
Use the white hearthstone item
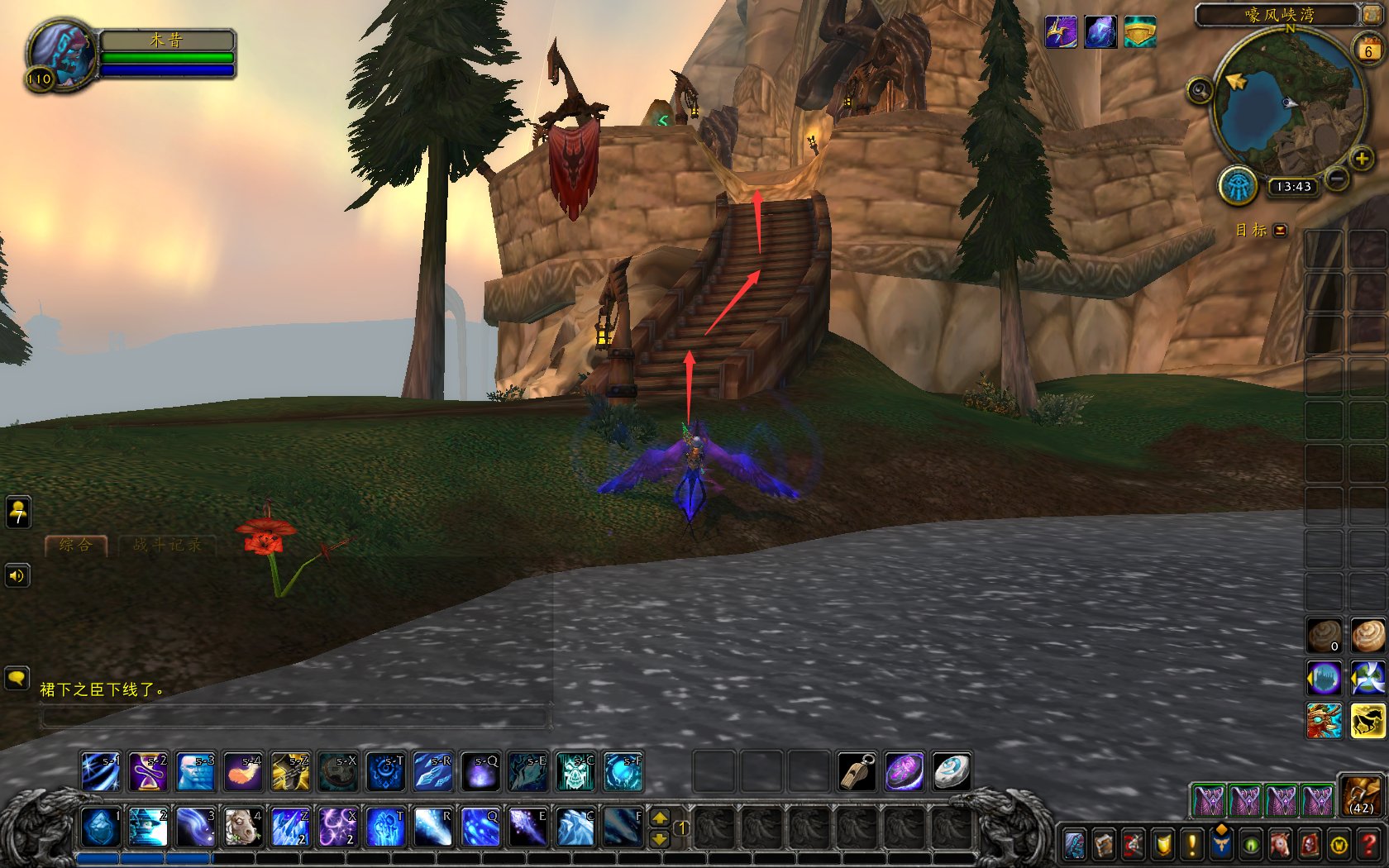click(x=952, y=772)
